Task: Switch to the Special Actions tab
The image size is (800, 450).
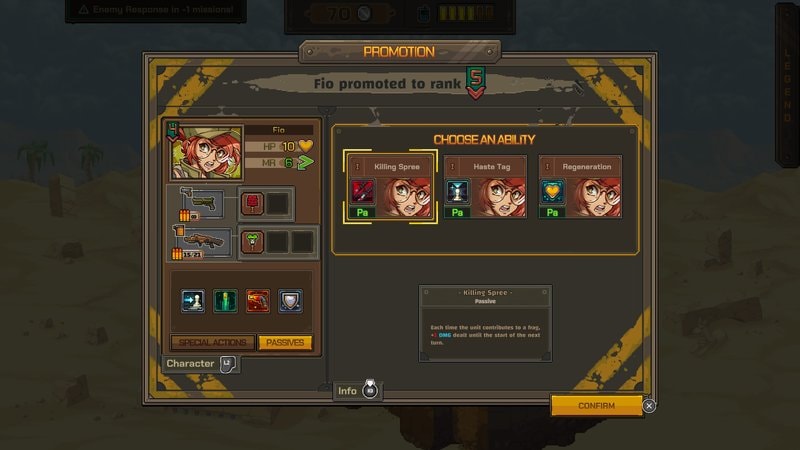Action: tap(213, 342)
